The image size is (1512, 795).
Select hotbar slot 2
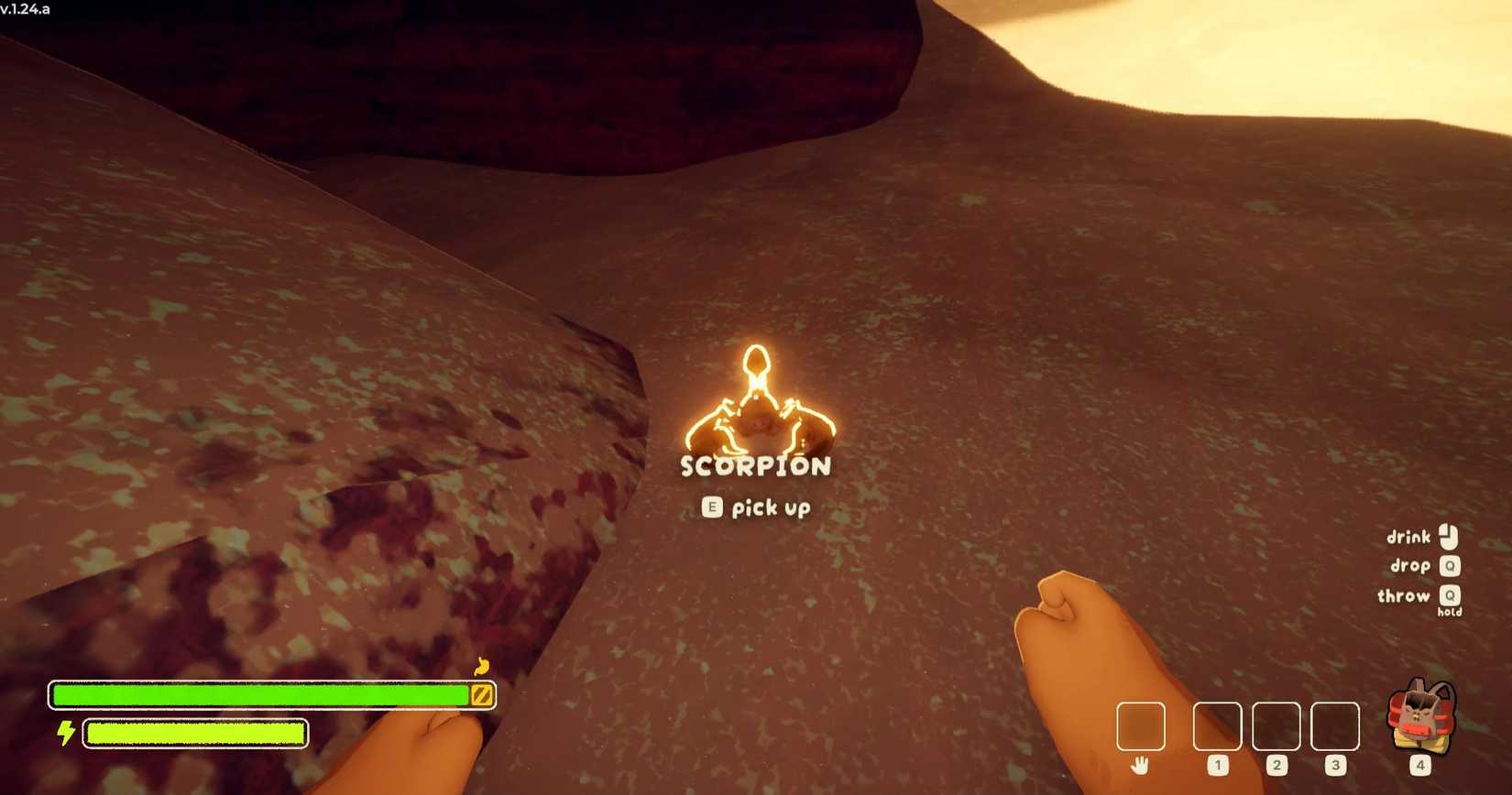1277,726
